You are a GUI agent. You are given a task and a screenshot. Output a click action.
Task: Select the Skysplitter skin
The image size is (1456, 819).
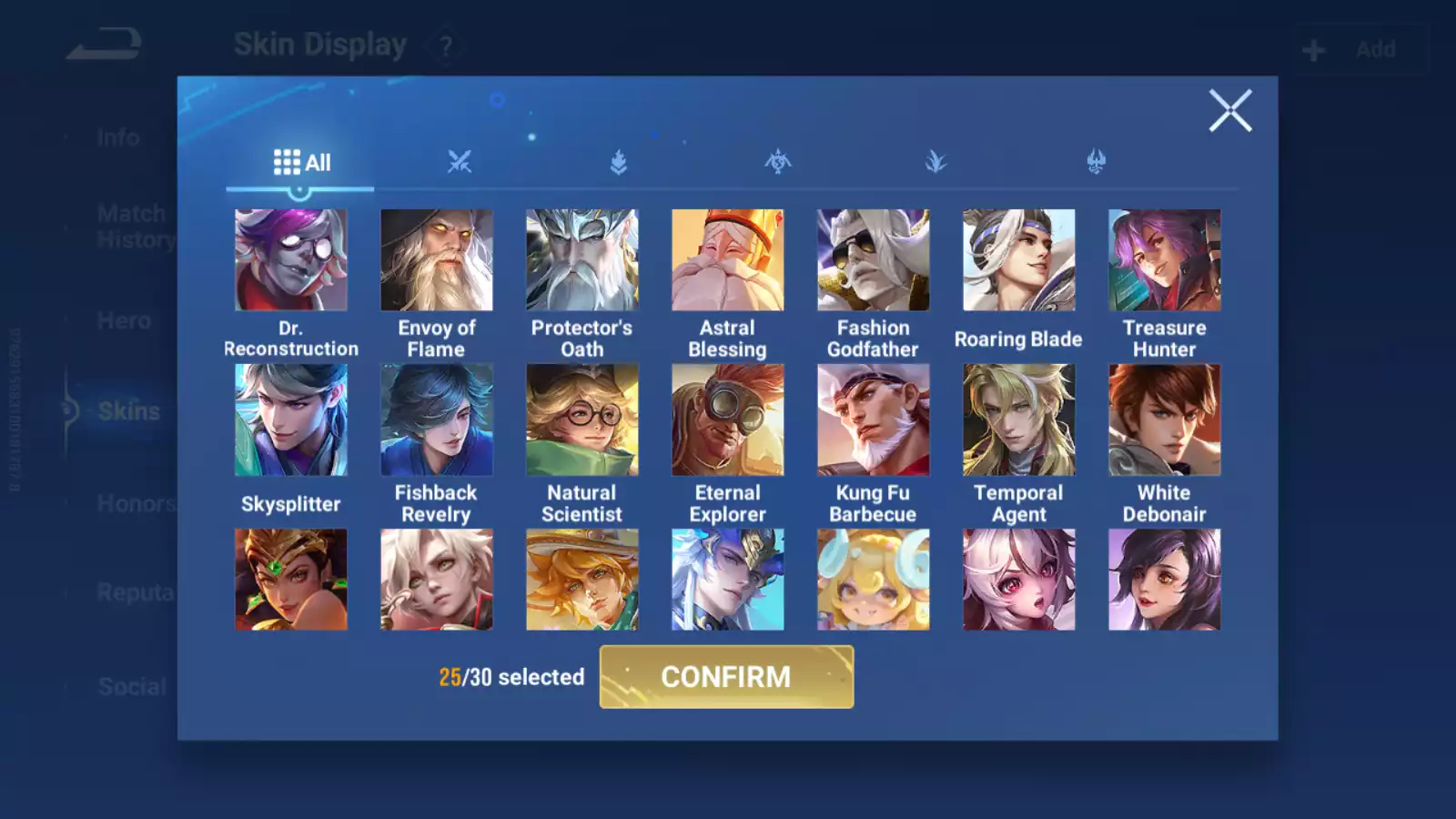291,420
